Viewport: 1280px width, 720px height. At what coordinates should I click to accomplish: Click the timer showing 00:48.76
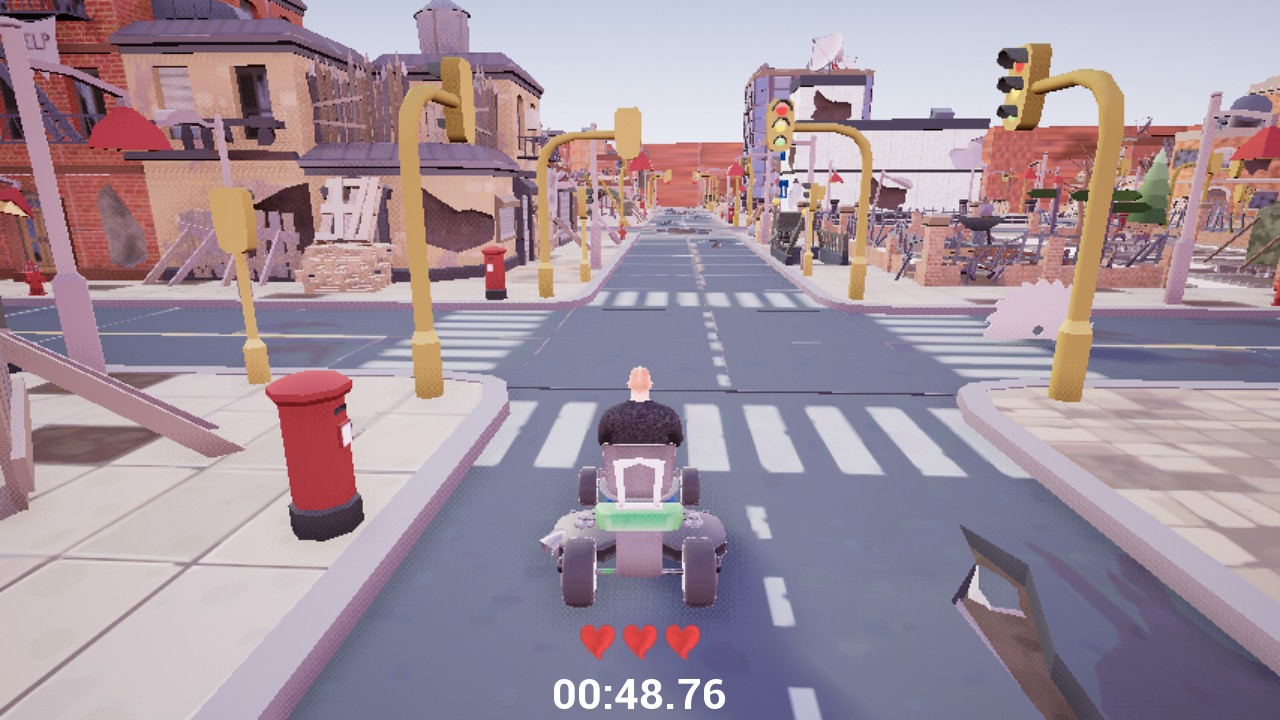click(x=640, y=692)
